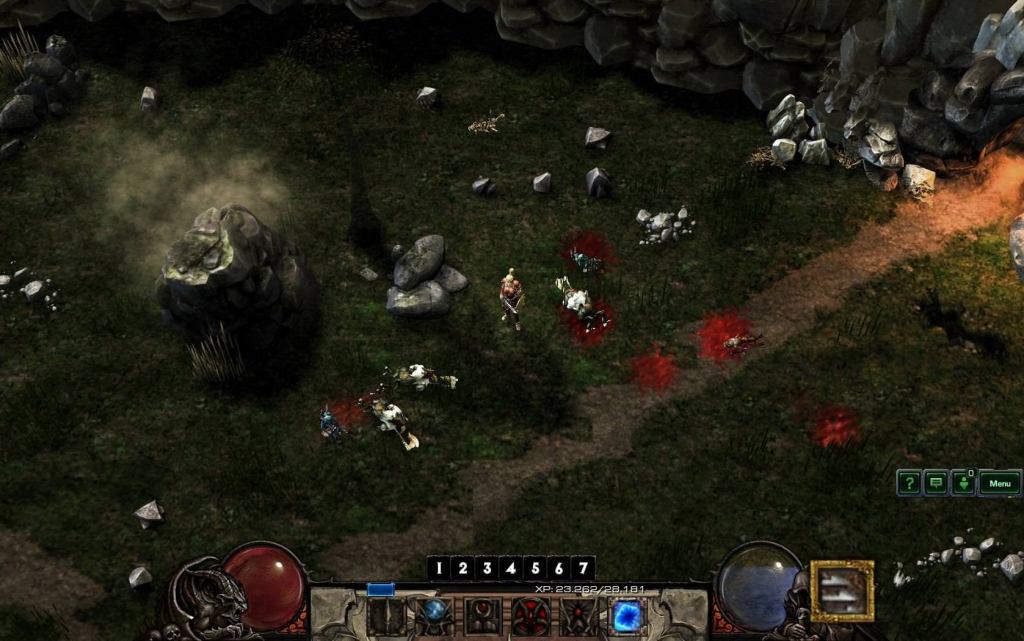This screenshot has height=641, width=1024.
Task: Activate the glowing blue portal skill
Action: tap(627, 615)
